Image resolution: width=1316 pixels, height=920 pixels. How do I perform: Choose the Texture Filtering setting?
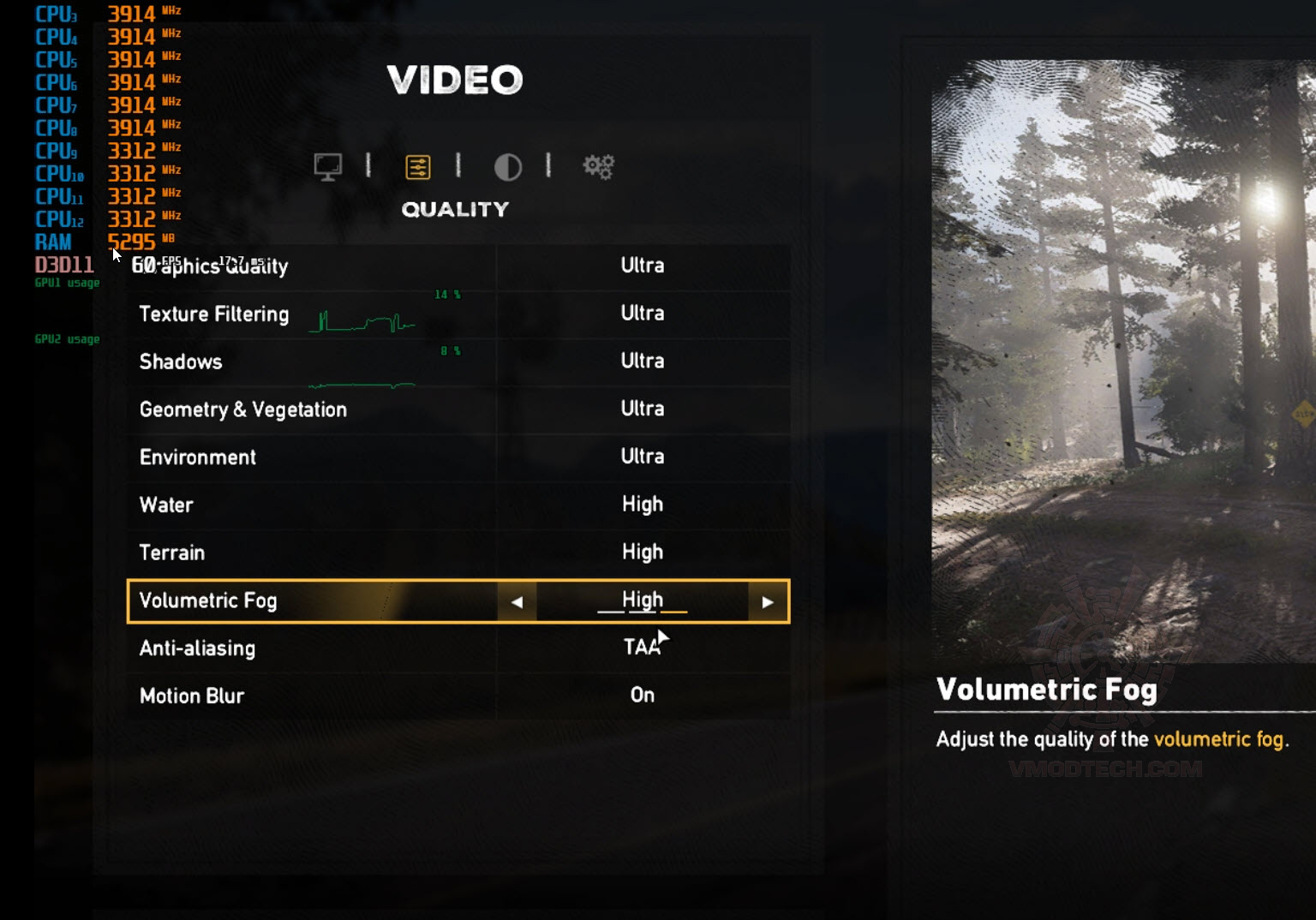point(458,314)
